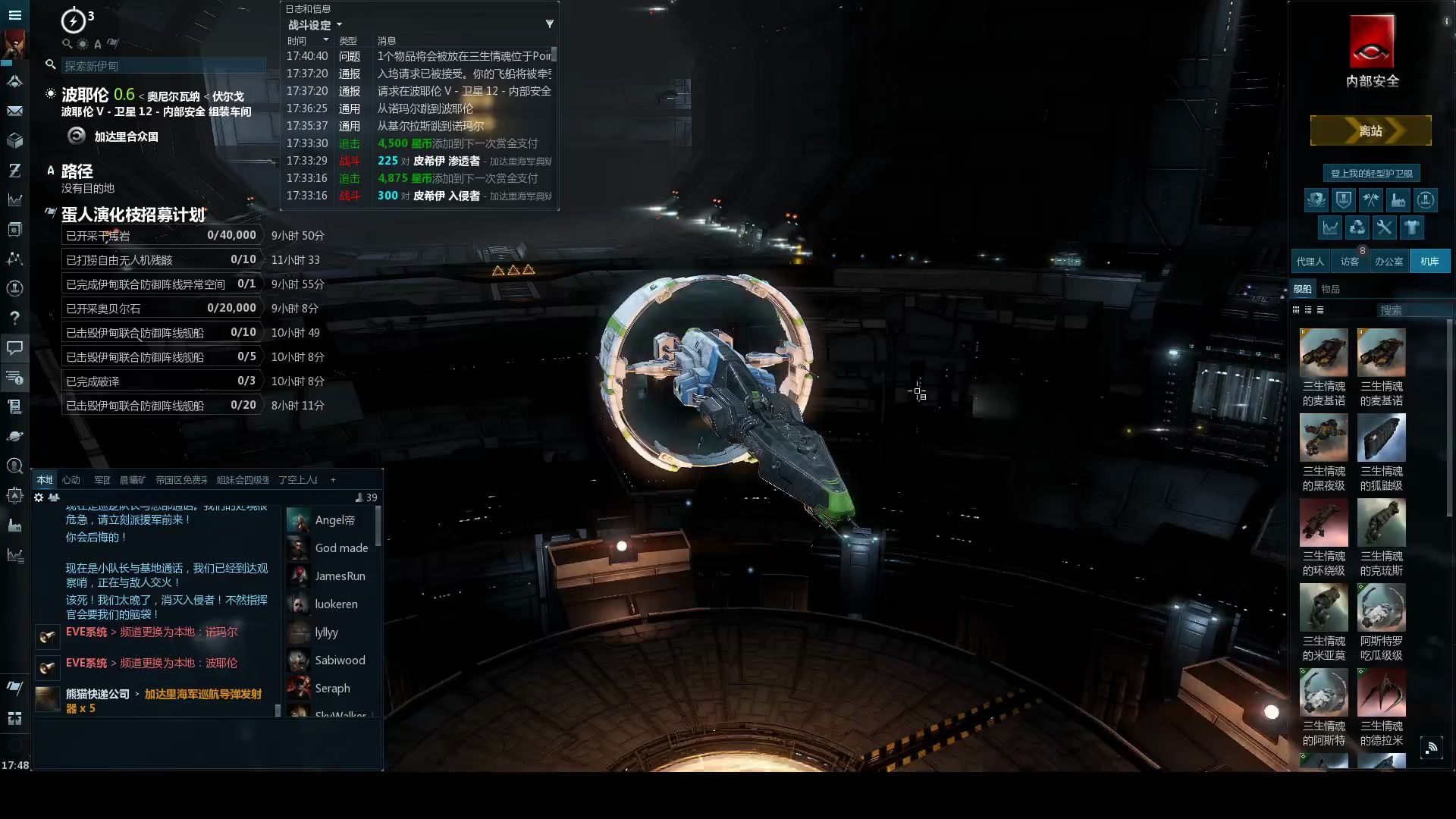Open chat settings gear icon
1456x819 pixels.
(x=39, y=497)
